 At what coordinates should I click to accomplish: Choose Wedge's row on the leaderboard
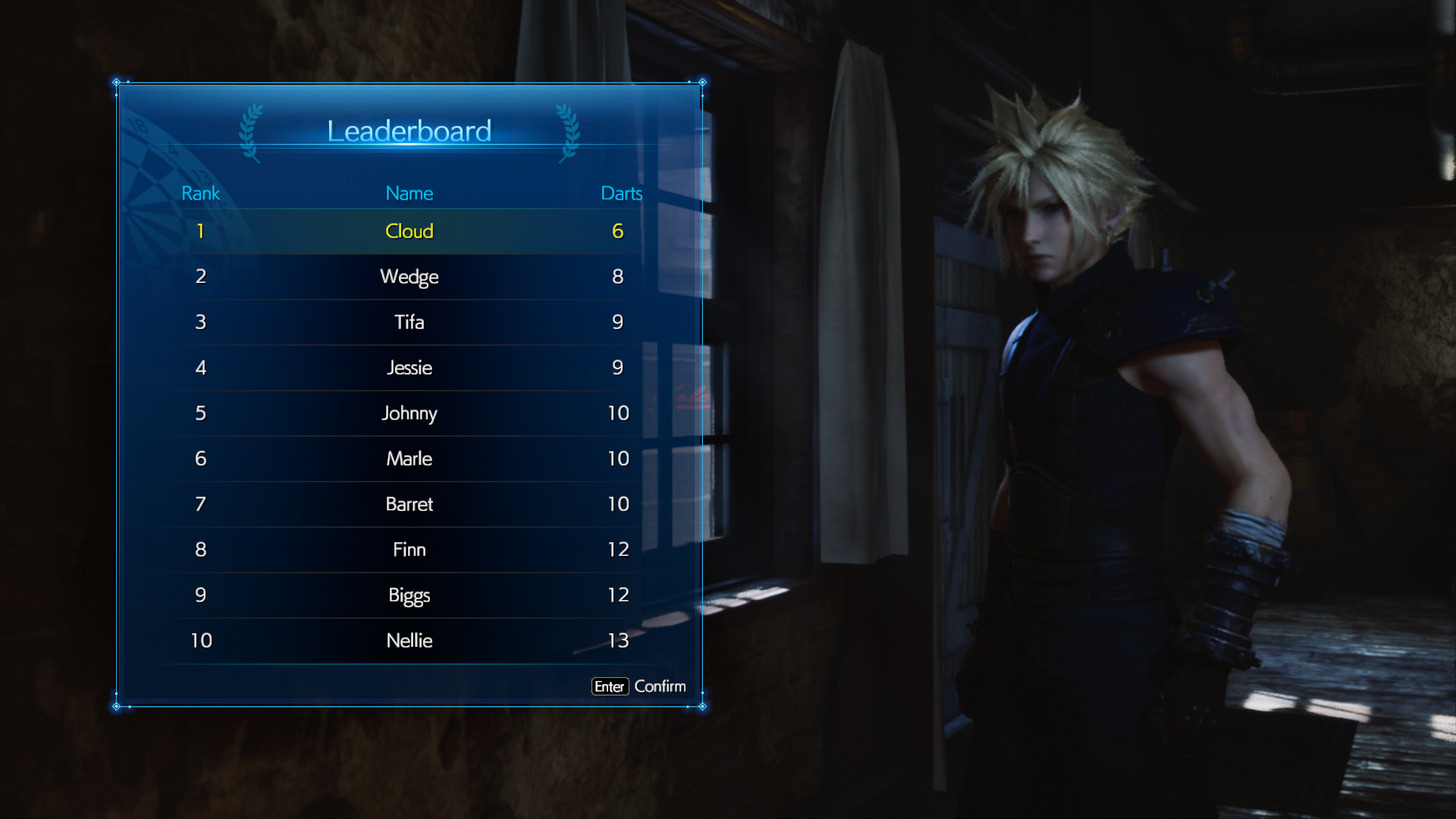coord(409,277)
